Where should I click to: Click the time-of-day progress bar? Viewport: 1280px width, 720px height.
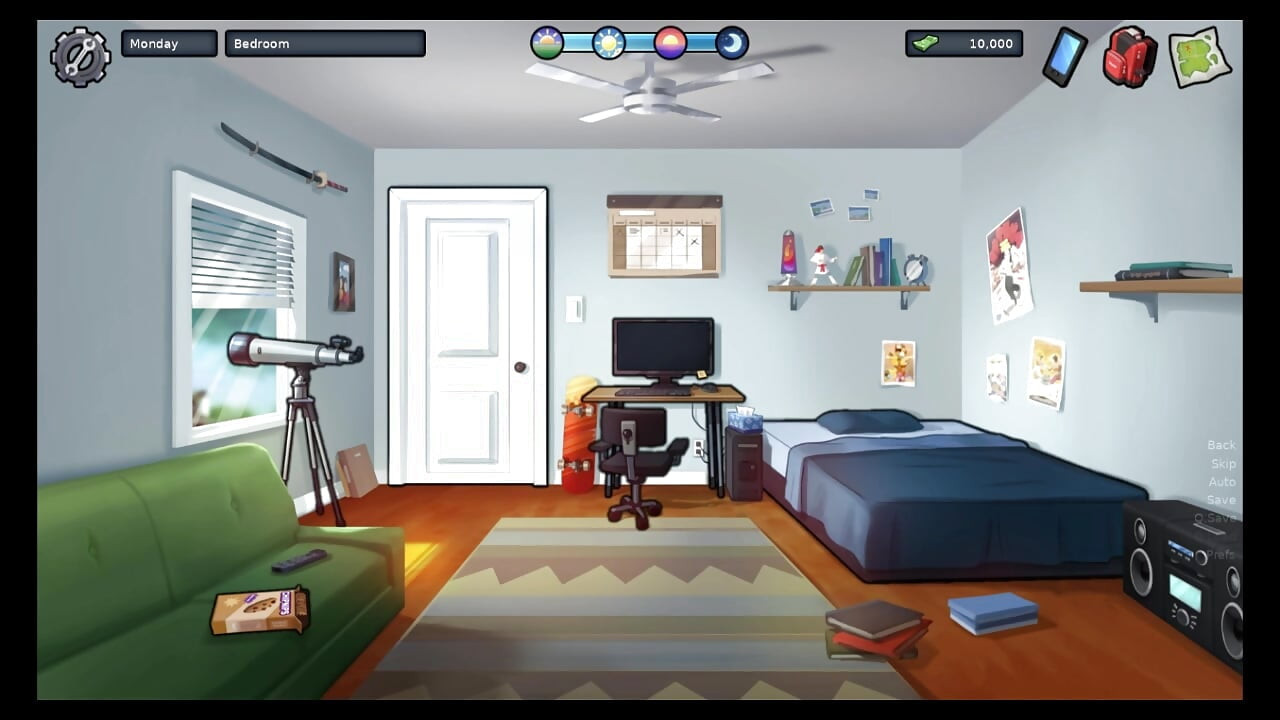tap(639, 43)
